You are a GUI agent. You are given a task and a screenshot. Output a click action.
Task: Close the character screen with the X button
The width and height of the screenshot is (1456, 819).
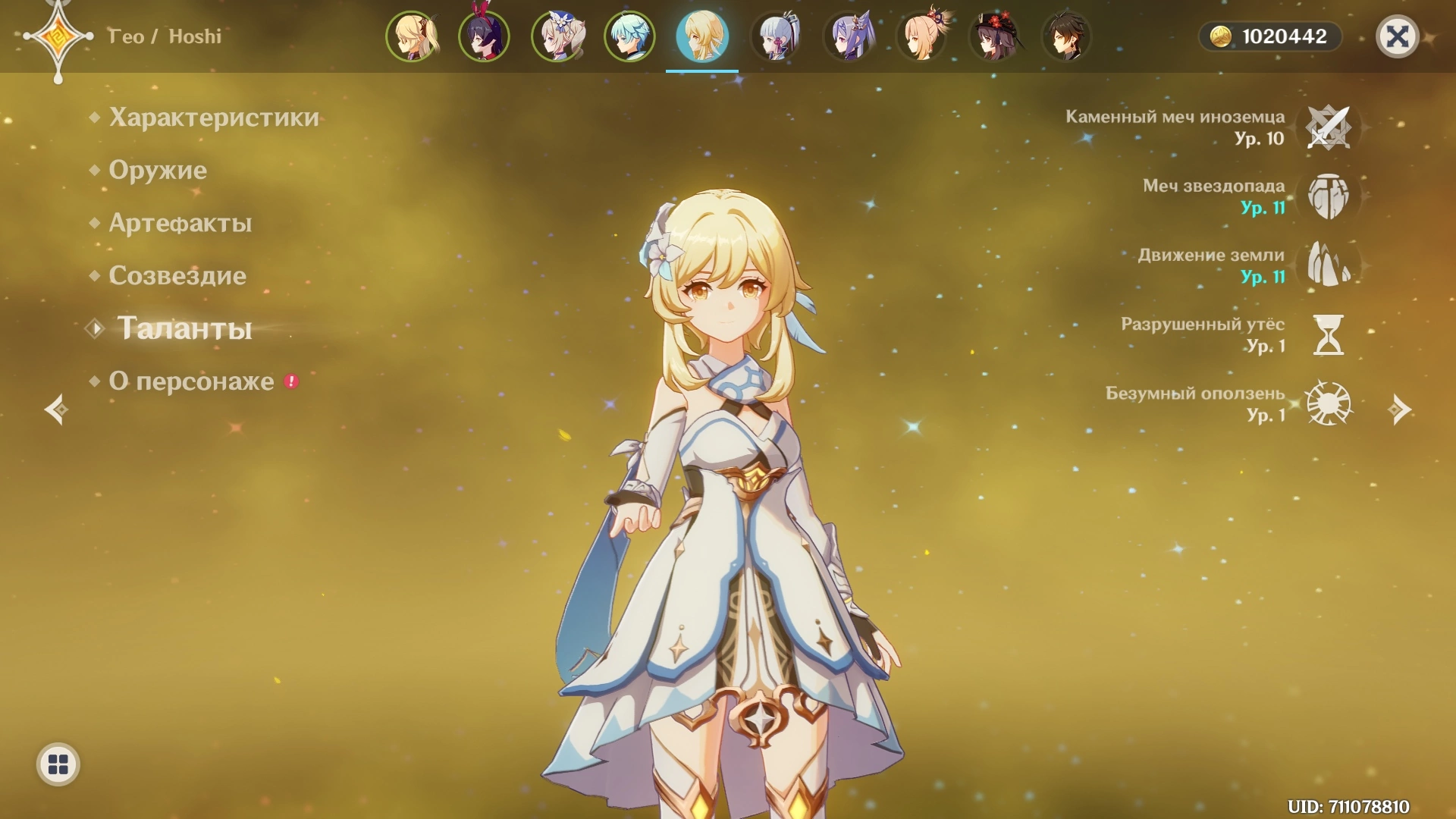[x=1397, y=36]
